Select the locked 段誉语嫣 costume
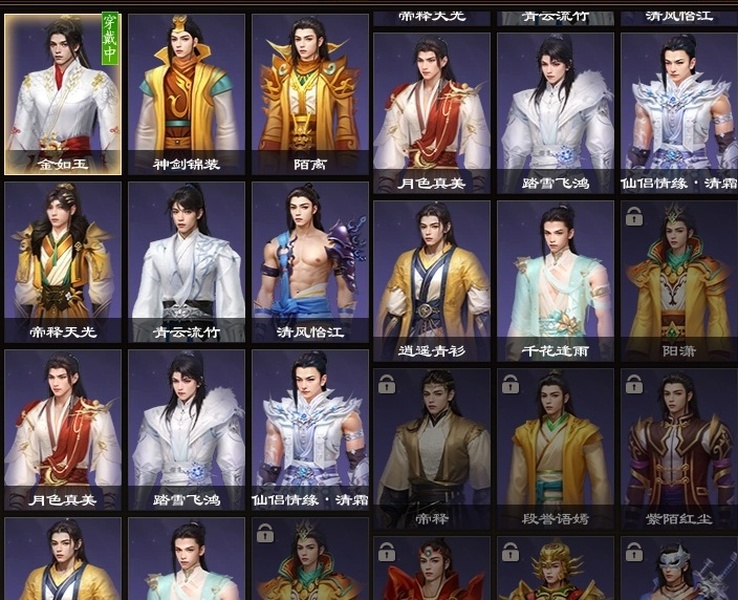Viewport: 738px width, 600px height. point(555,448)
